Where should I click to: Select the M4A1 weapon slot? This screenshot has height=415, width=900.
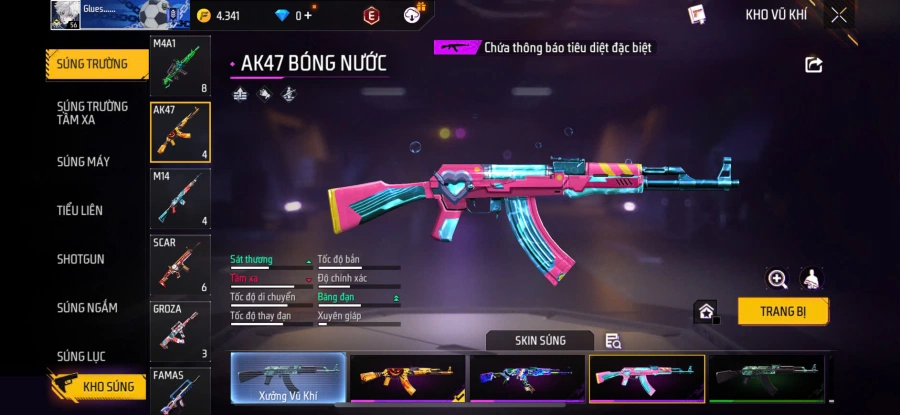pyautogui.click(x=180, y=66)
